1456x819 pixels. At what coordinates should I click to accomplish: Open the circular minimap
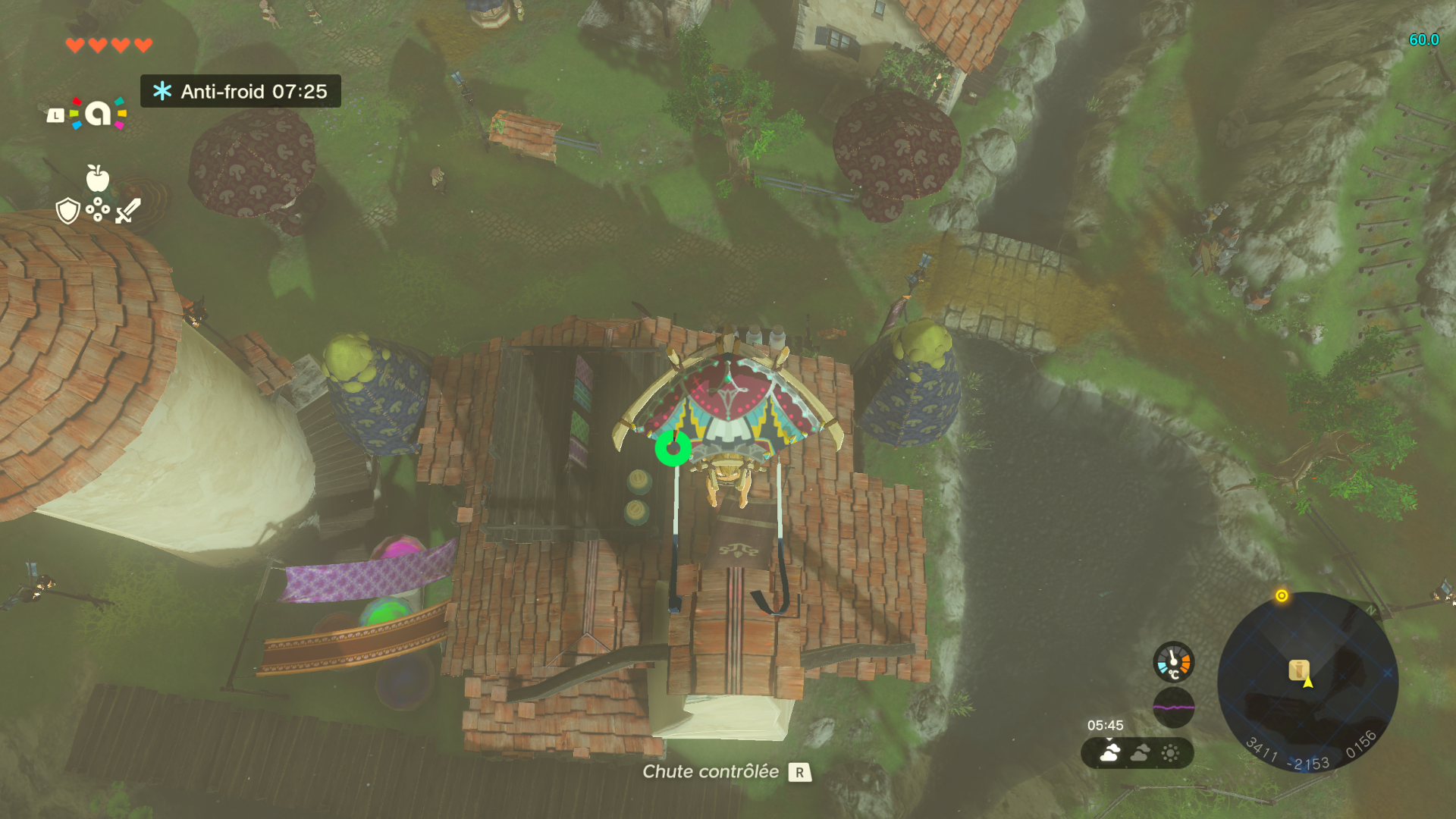pos(1307,682)
